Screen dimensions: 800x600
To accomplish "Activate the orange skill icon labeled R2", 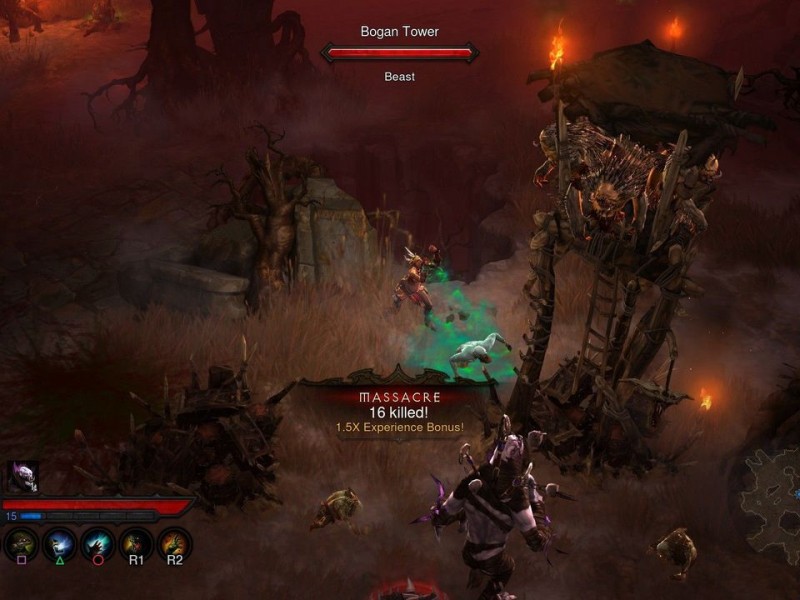I will [x=174, y=542].
